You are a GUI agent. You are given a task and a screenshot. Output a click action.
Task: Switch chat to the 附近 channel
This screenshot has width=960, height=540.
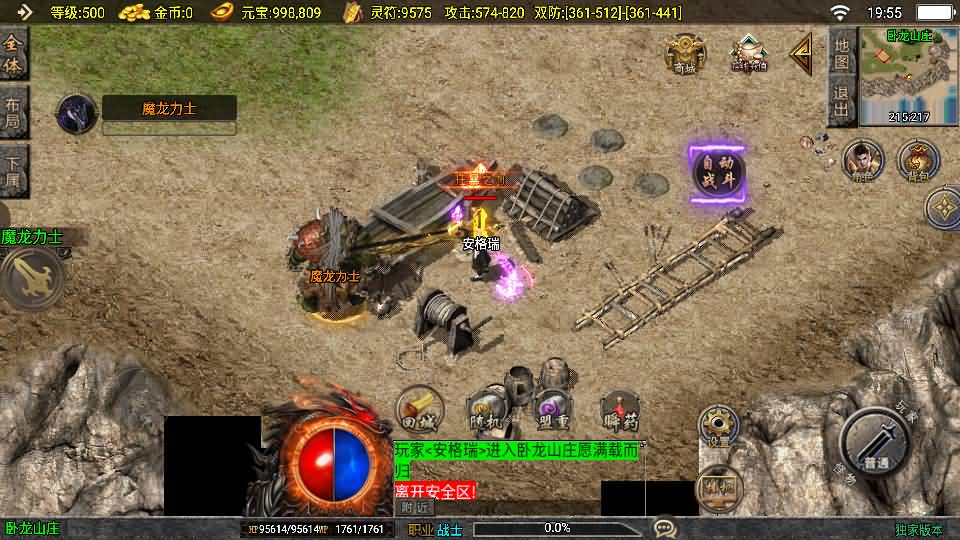tap(417, 507)
